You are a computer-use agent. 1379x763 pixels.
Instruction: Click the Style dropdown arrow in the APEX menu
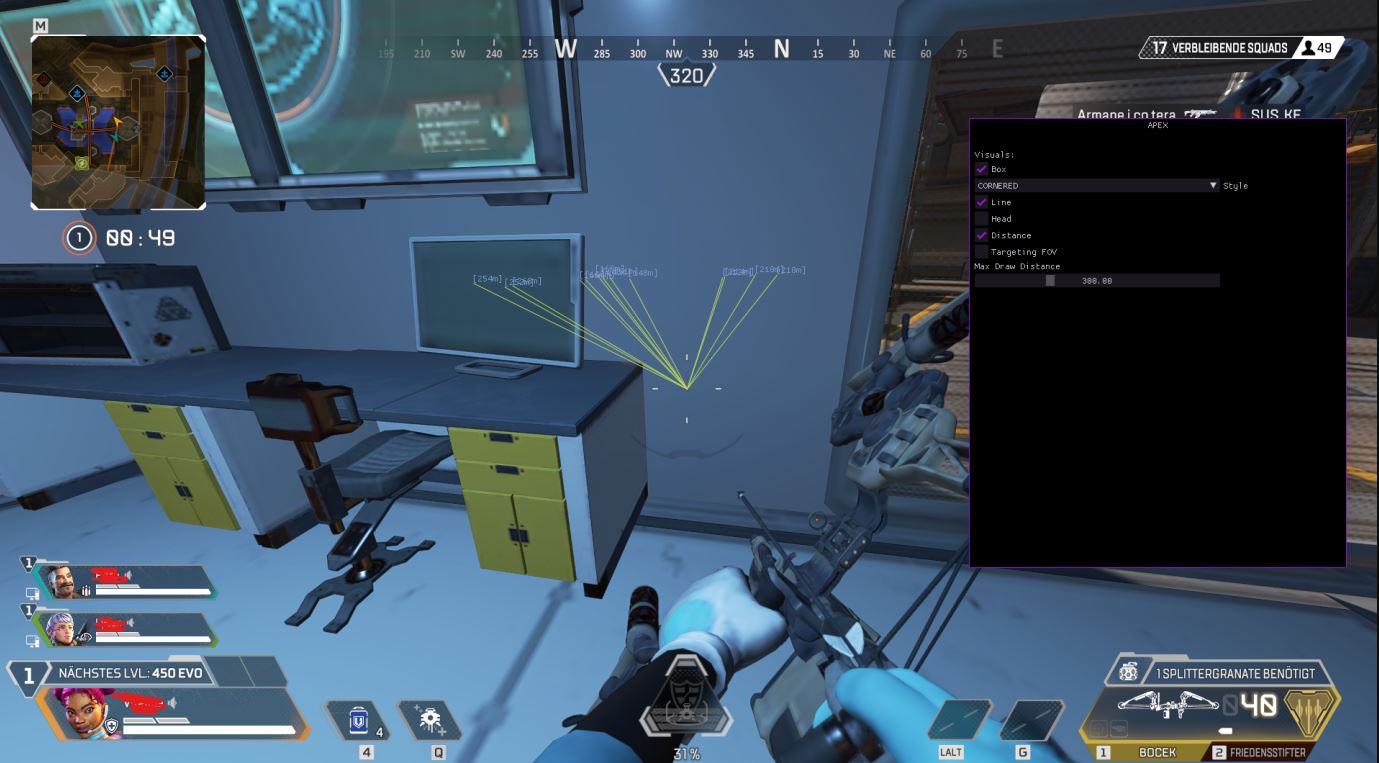(1213, 185)
